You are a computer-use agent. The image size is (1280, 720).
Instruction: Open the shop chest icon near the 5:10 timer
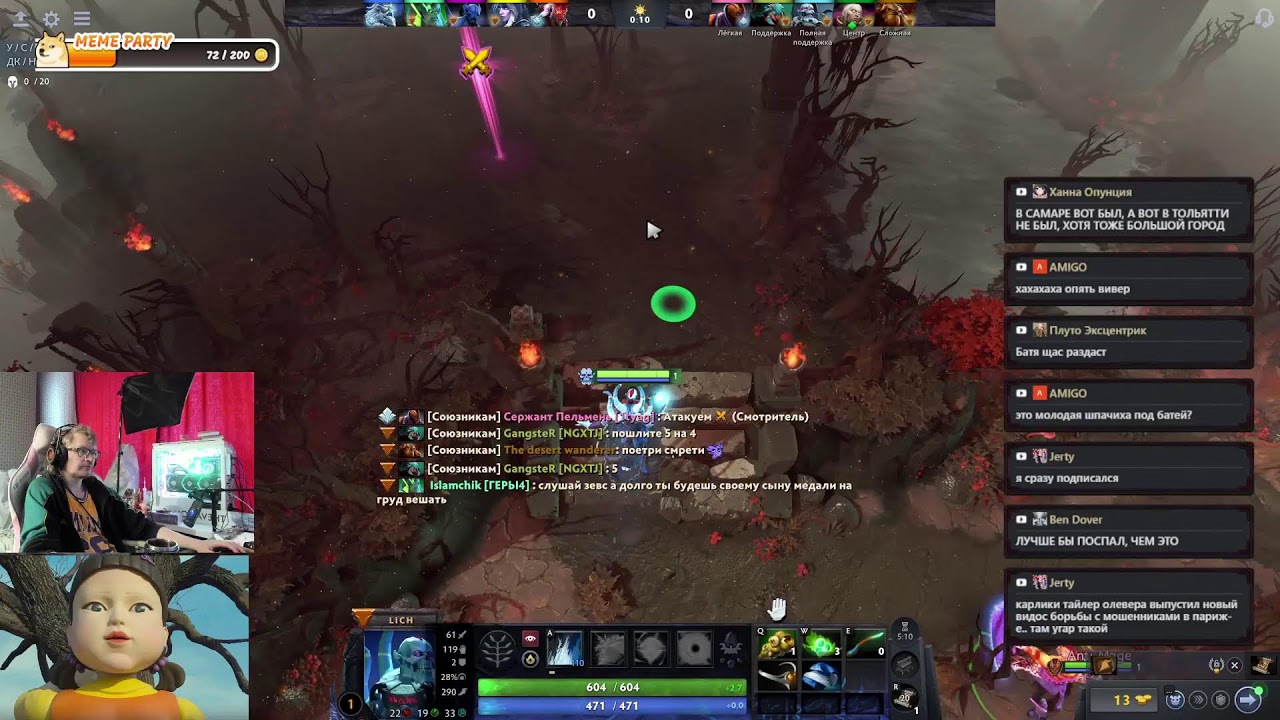point(903,664)
